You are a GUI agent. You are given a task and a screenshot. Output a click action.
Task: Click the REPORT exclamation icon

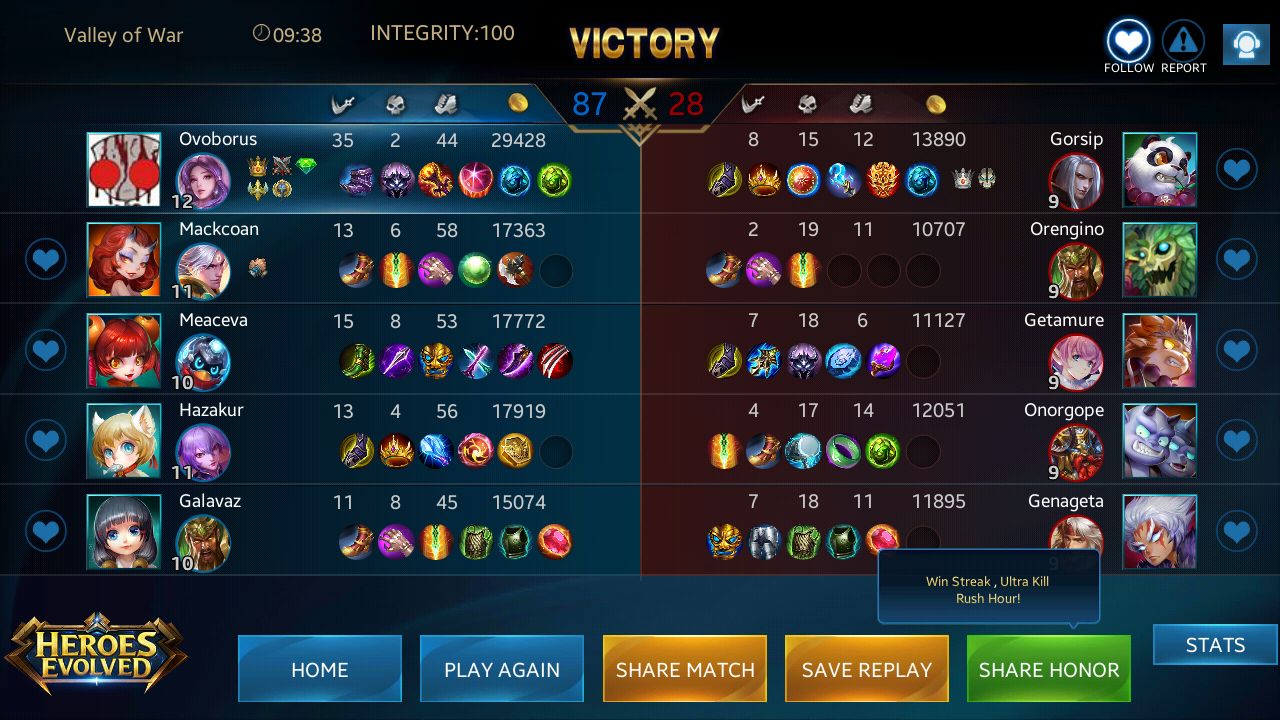pos(1183,40)
